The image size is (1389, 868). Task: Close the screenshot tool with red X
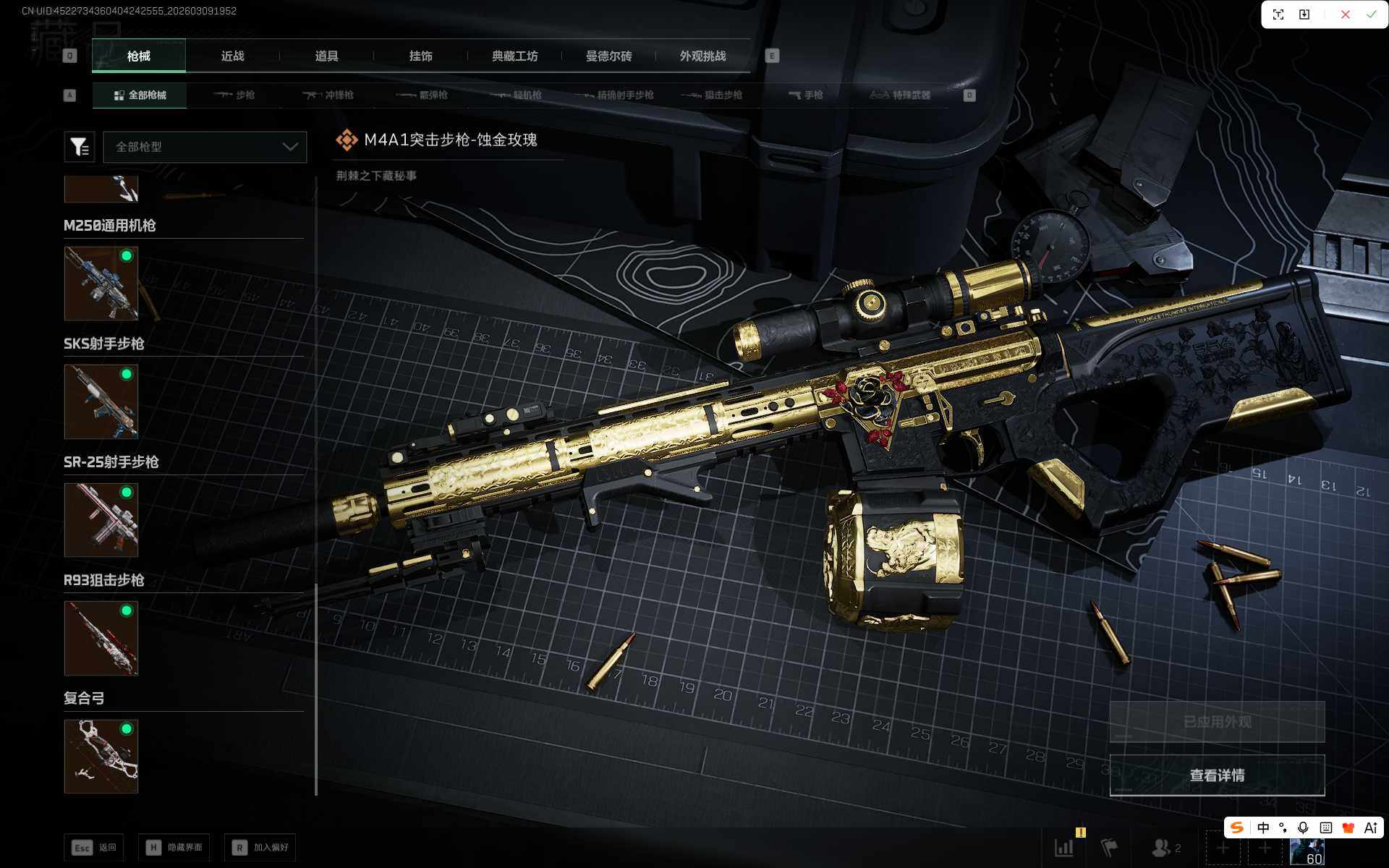point(1345,14)
